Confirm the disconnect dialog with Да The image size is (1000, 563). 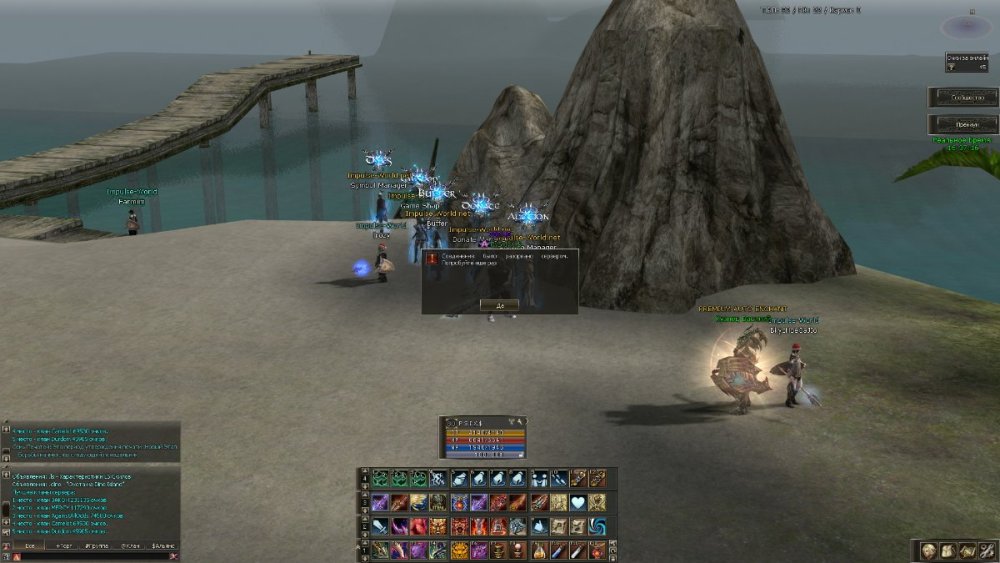(x=499, y=304)
